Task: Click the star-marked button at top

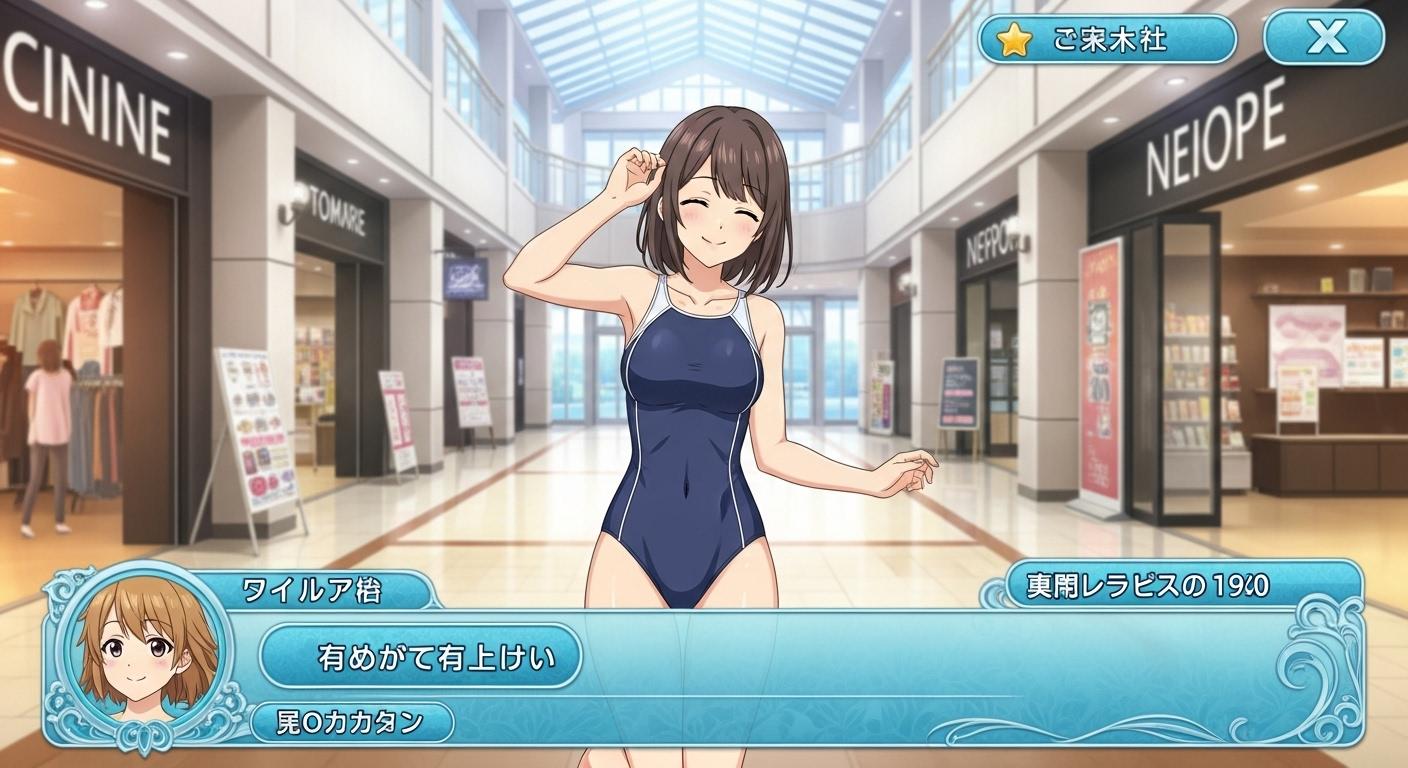Action: 1107,40
